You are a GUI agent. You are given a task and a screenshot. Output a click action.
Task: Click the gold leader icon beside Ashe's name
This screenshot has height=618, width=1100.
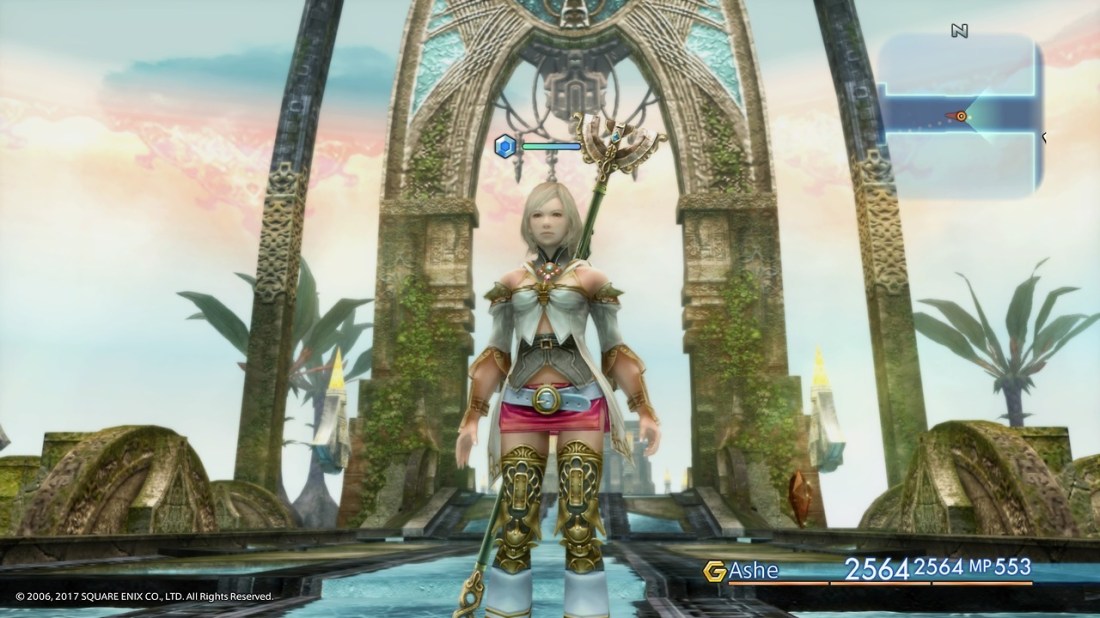point(714,571)
